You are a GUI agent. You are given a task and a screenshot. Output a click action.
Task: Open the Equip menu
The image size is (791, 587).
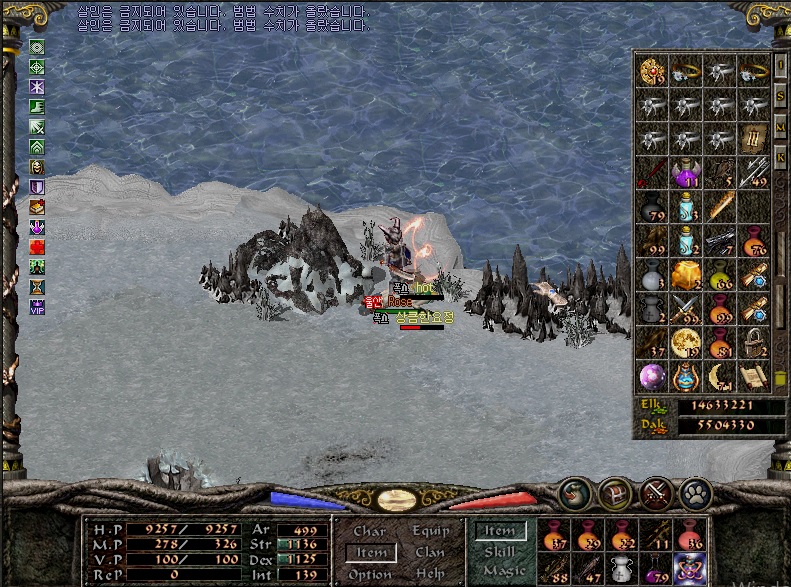[x=429, y=532]
